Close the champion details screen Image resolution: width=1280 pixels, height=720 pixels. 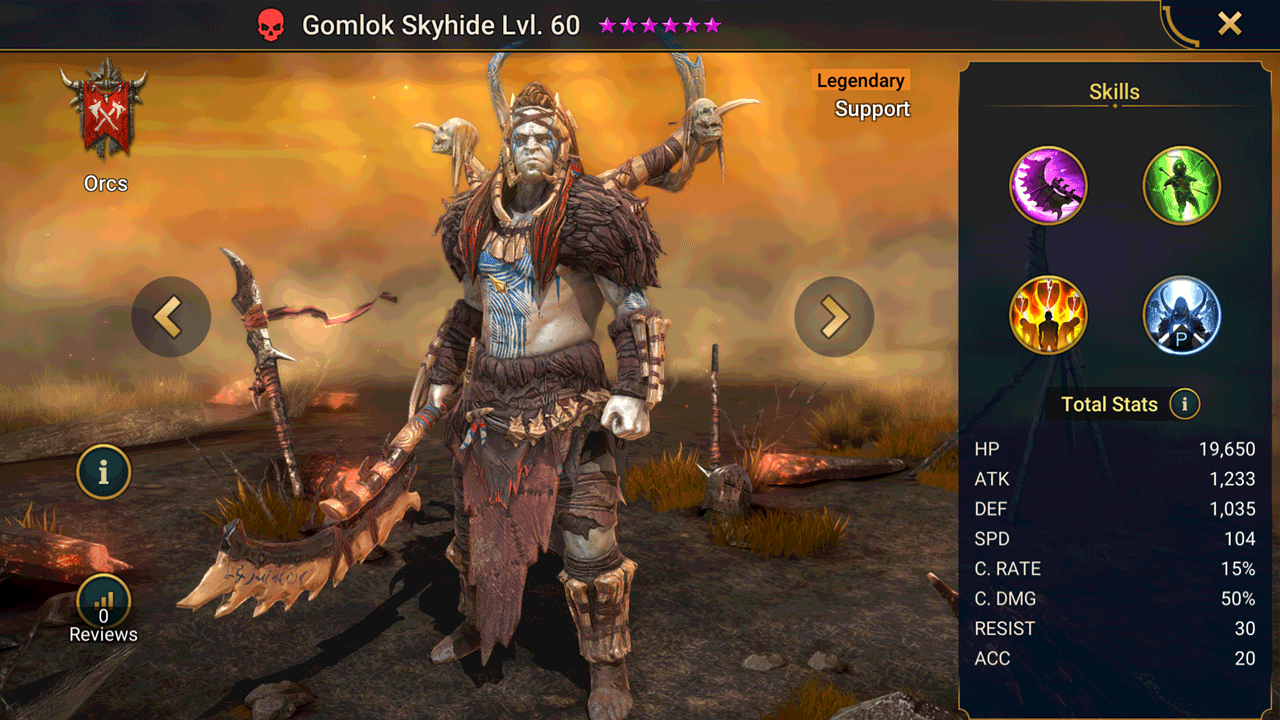(x=1229, y=24)
